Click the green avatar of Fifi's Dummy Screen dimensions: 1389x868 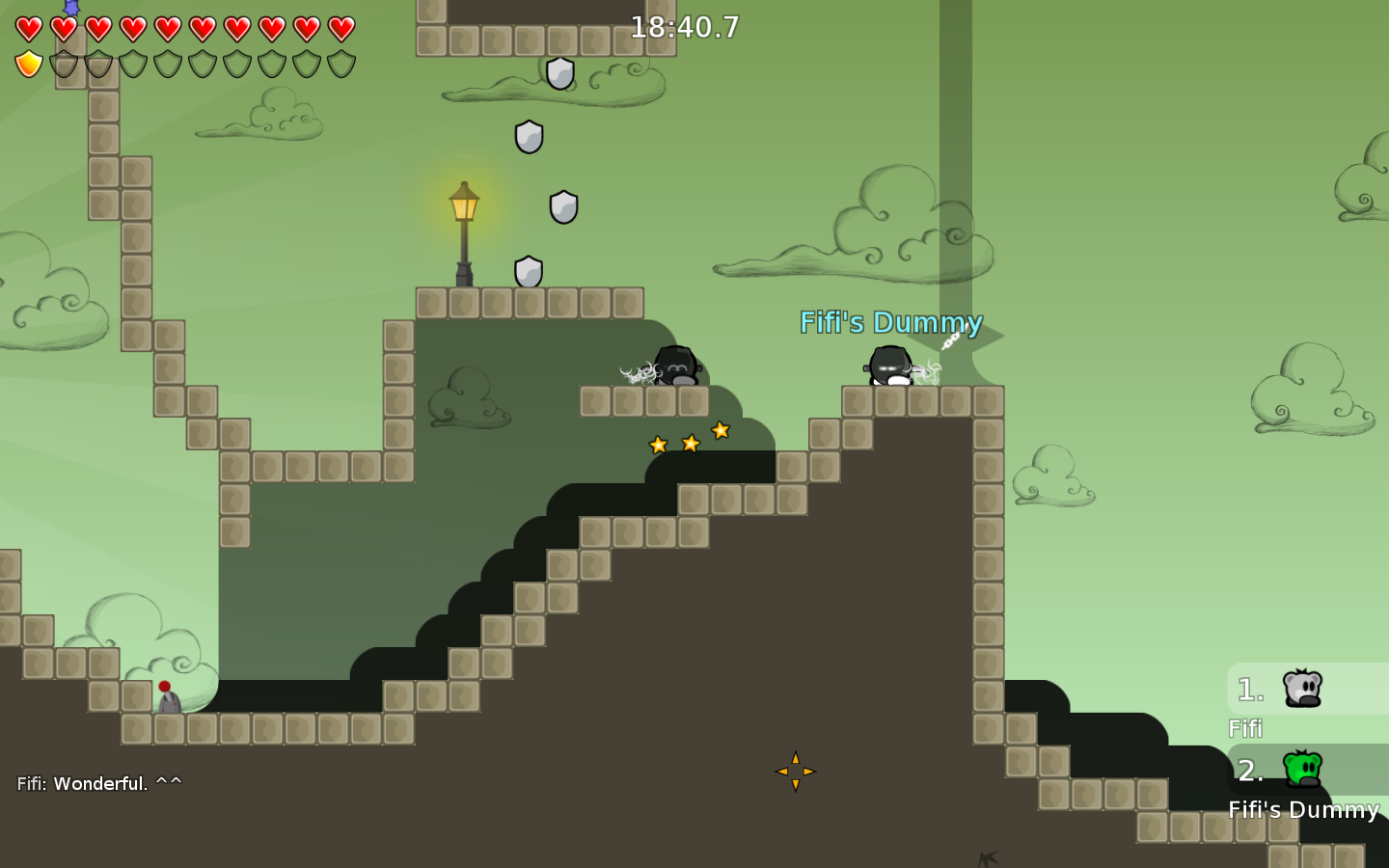(x=1302, y=769)
